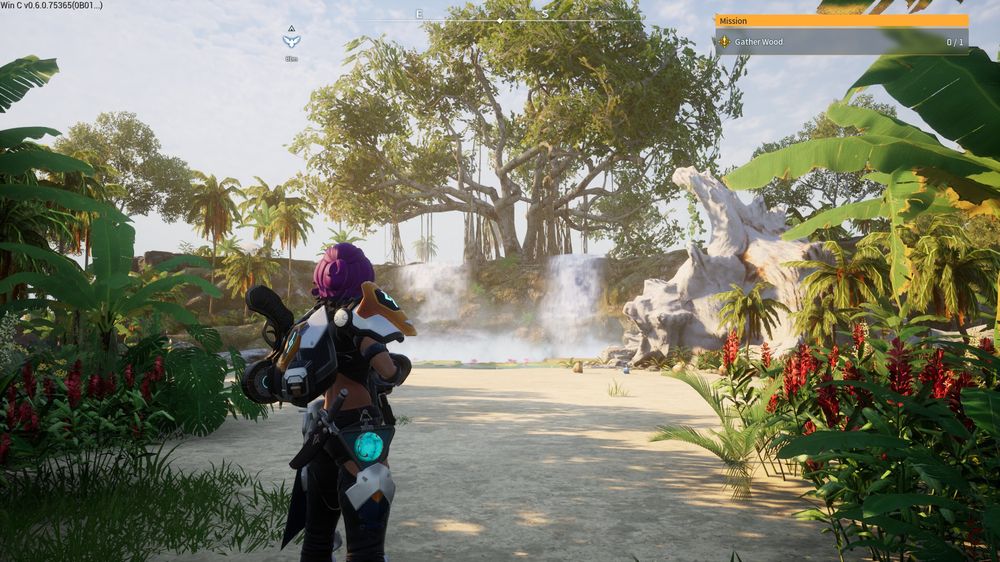
Task: Click the winged waypoint marker icon
Action: point(291,41)
